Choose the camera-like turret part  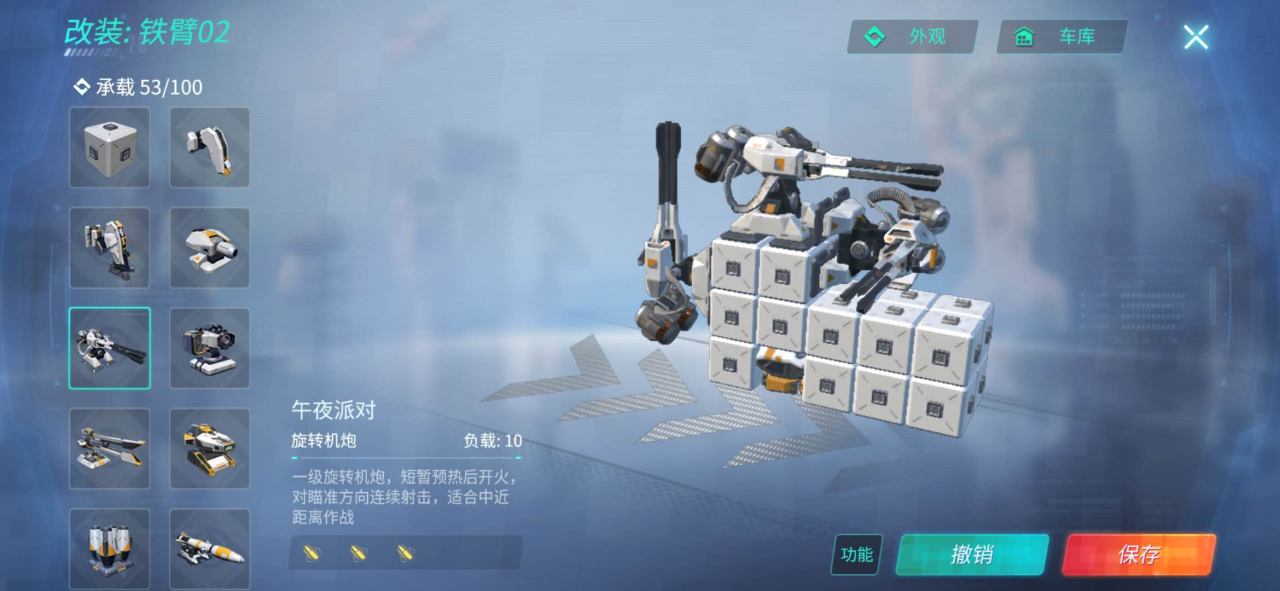tap(210, 348)
